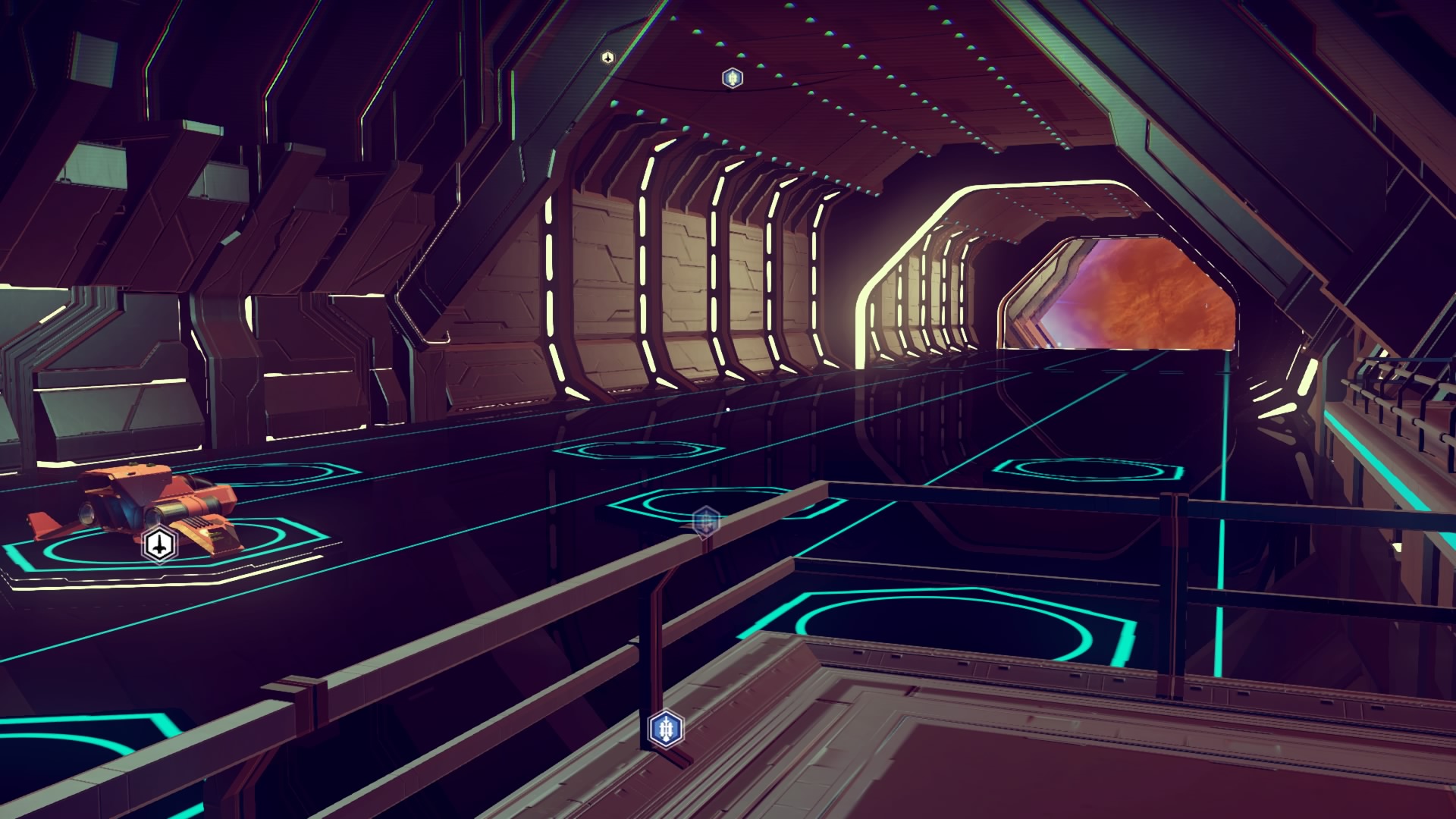Select the blue freighter marker by the ceiling lights
This screenshot has height=819, width=1456.
coord(732,77)
